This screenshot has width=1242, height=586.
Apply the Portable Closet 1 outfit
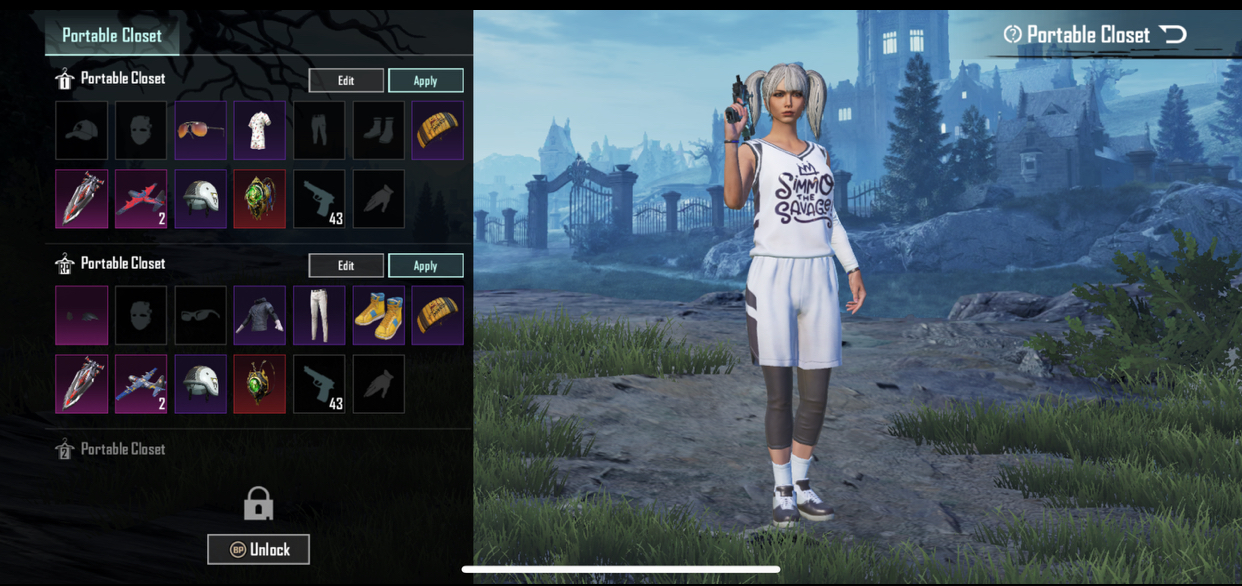point(425,80)
